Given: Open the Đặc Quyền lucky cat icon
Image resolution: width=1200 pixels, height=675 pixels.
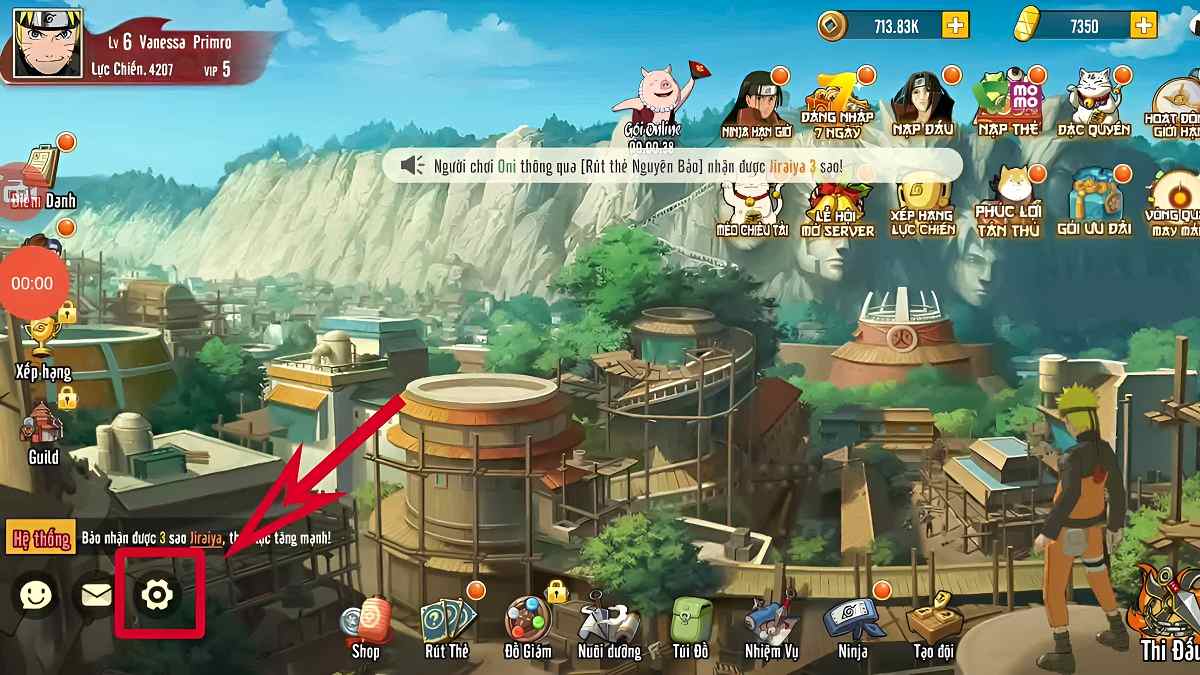Looking at the screenshot, I should pos(1093,102).
